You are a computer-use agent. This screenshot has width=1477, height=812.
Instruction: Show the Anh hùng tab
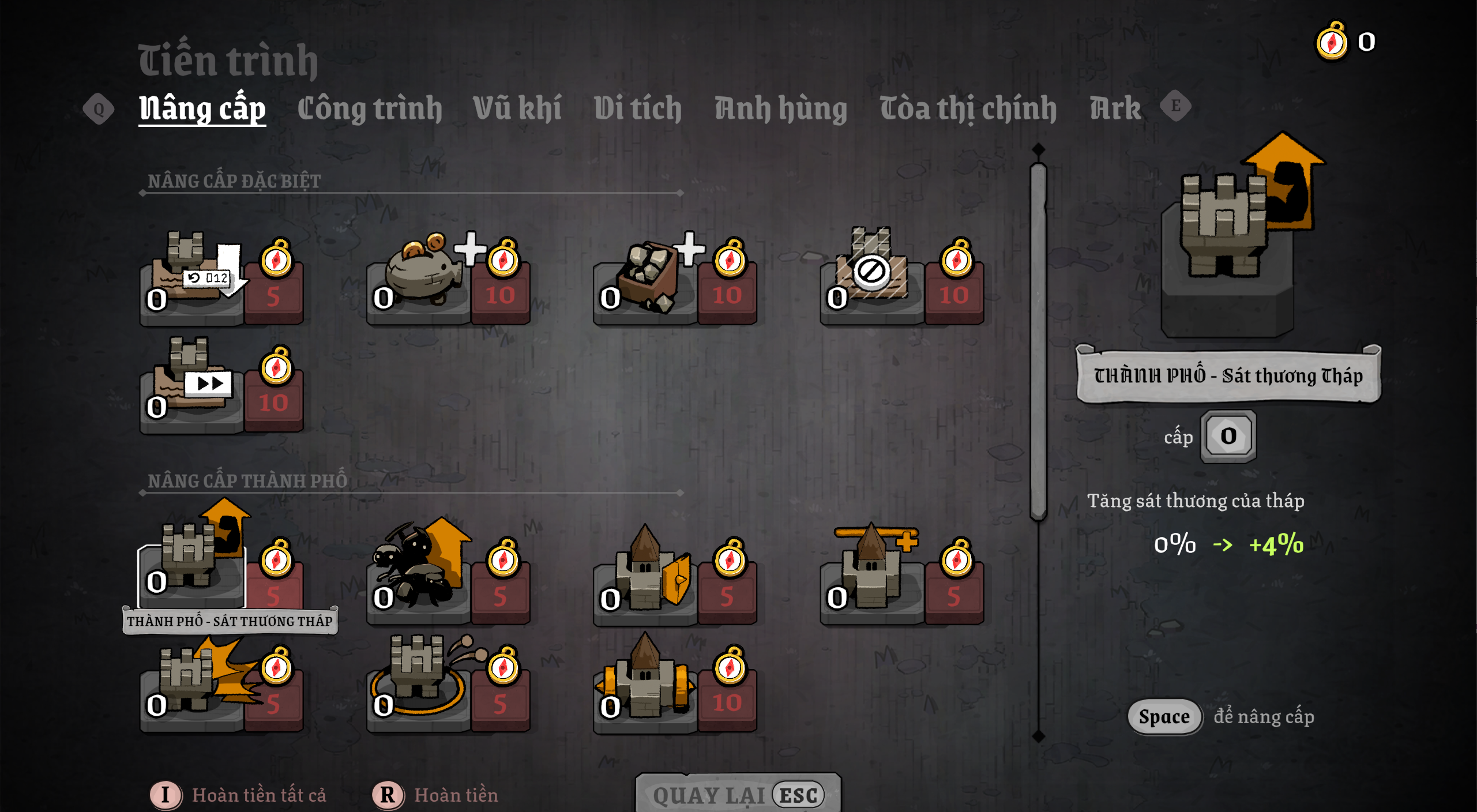pos(781,109)
